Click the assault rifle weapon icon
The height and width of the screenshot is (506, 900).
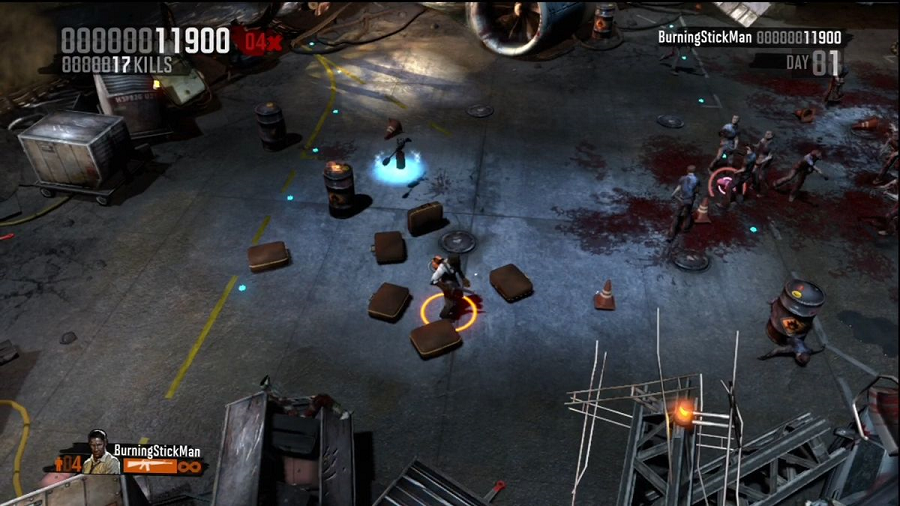click(149, 466)
